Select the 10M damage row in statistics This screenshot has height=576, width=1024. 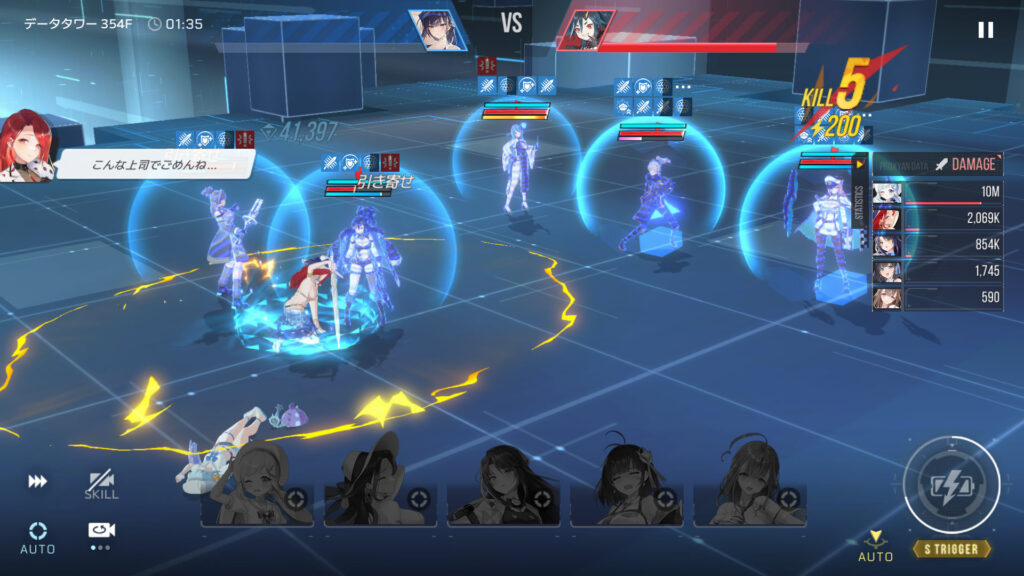click(937, 193)
